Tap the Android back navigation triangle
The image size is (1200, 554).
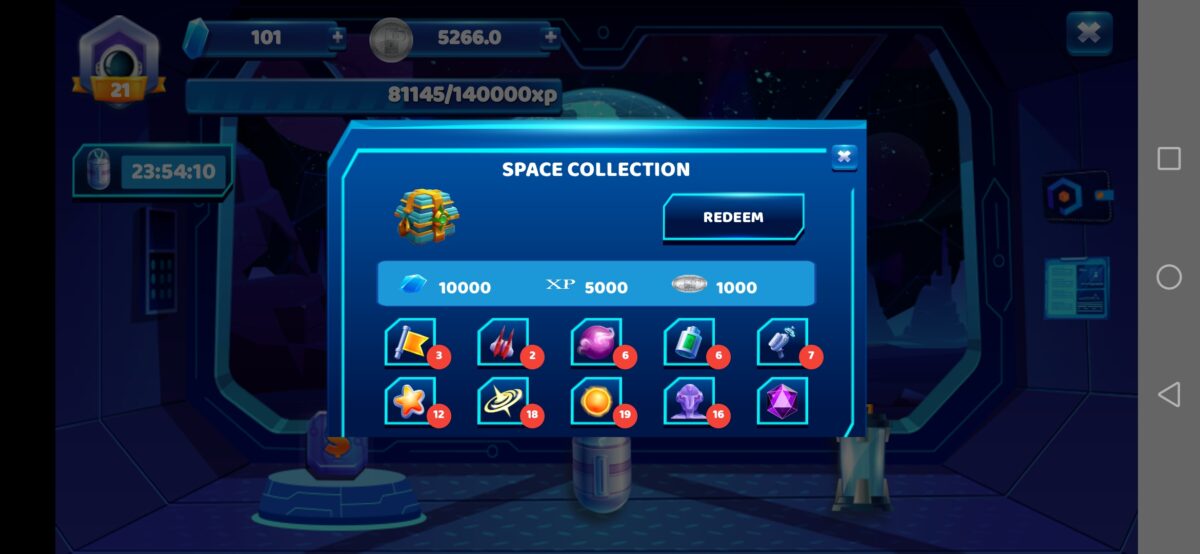pyautogui.click(x=1168, y=394)
